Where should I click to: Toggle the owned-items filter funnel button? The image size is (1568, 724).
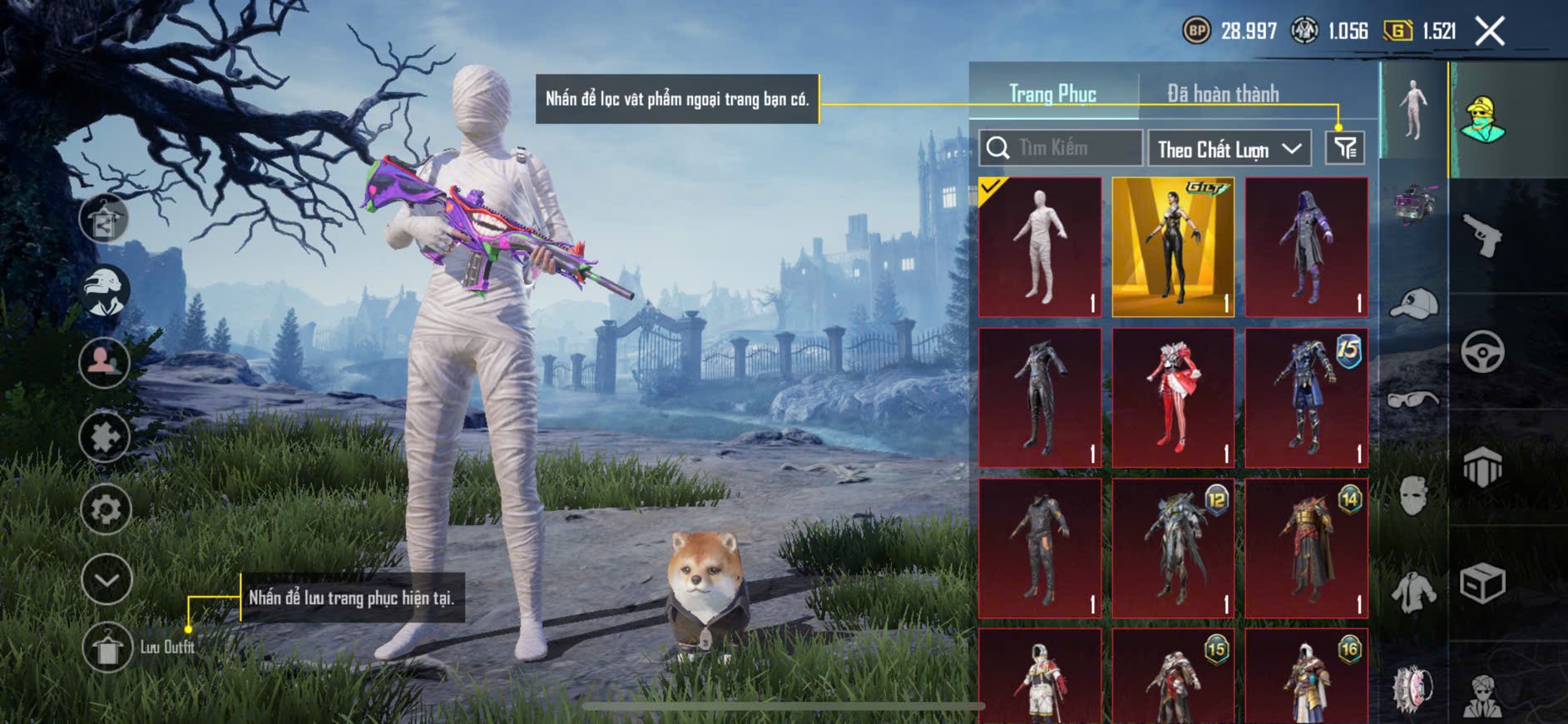tap(1345, 148)
